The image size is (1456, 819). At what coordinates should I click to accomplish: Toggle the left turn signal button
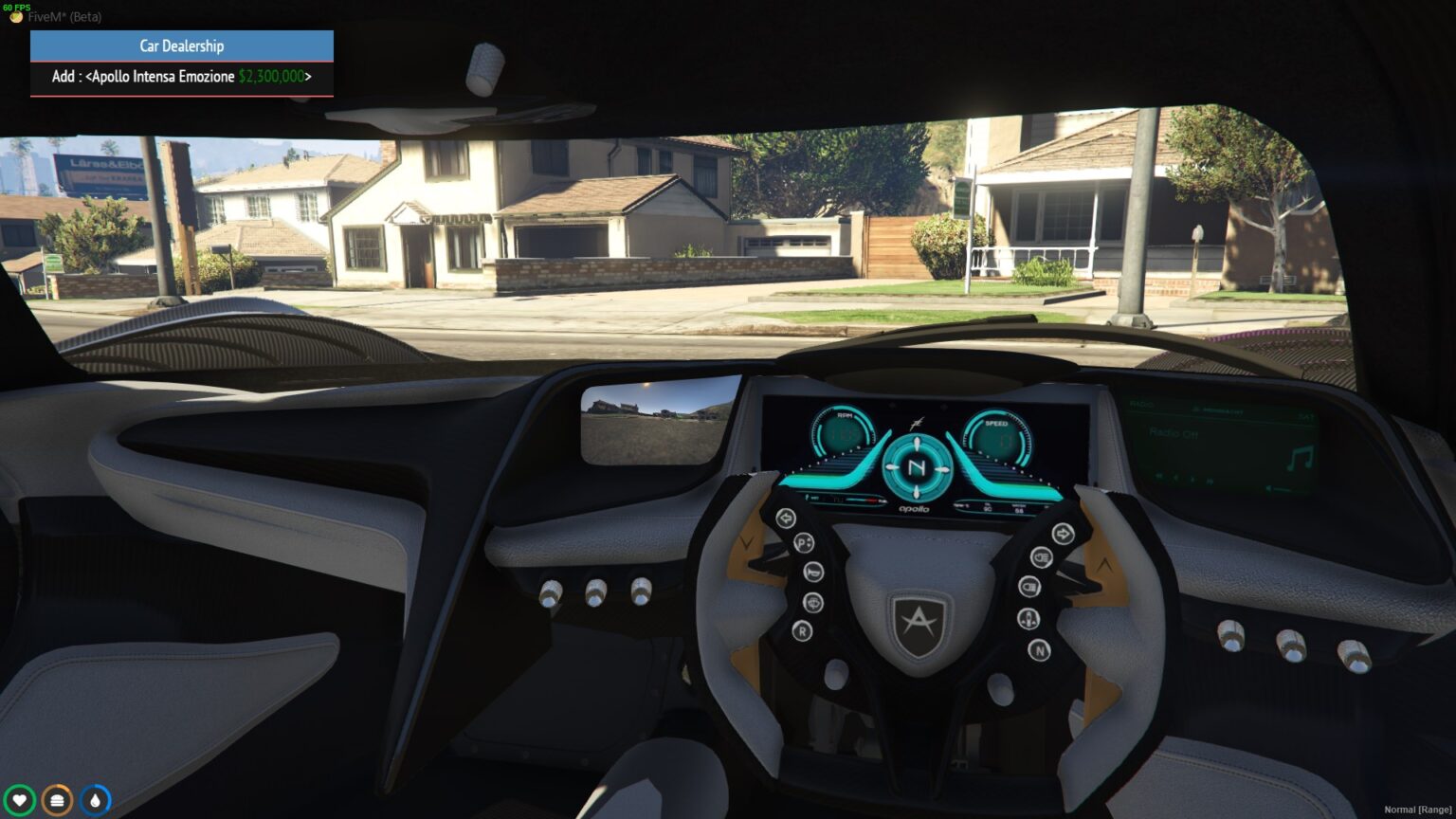coord(785,517)
